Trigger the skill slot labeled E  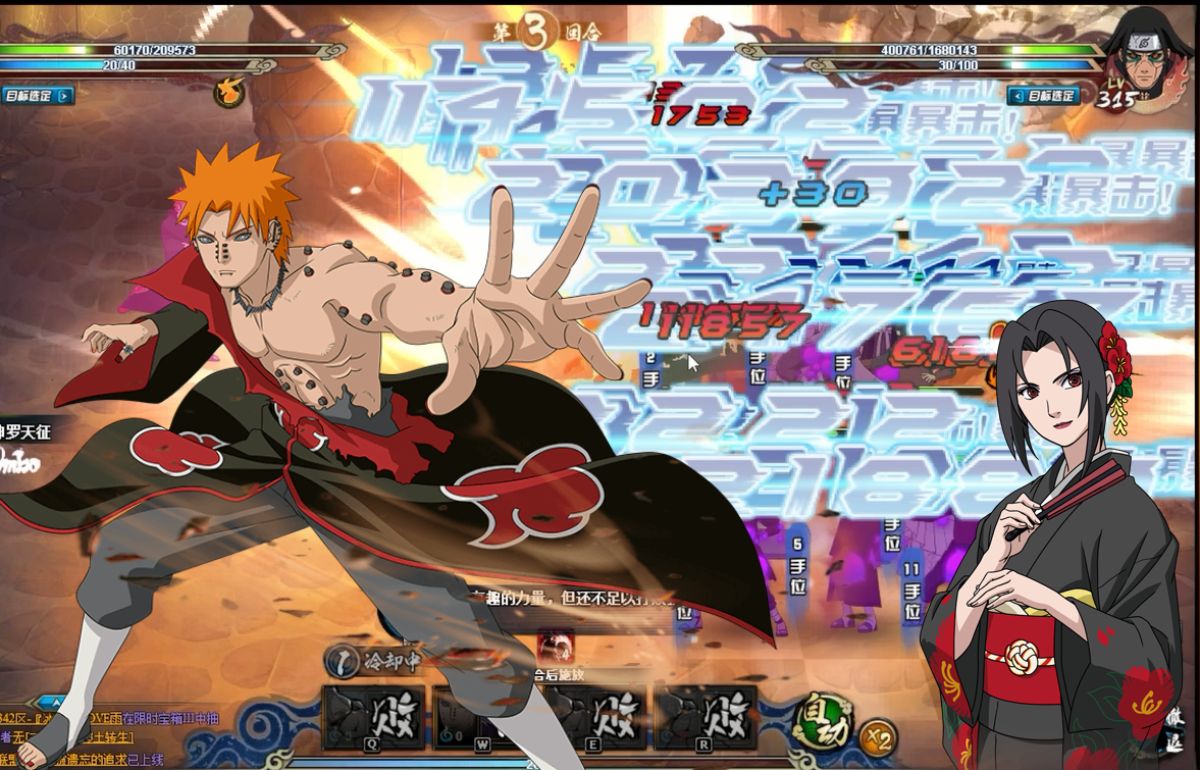coord(597,717)
